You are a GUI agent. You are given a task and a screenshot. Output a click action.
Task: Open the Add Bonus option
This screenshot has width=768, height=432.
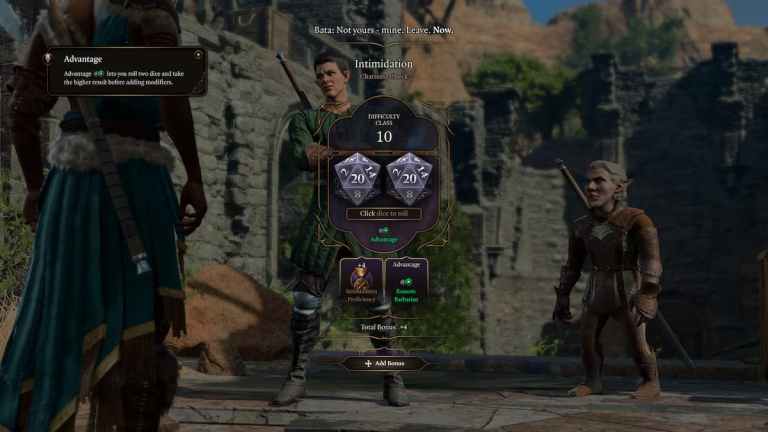384,363
